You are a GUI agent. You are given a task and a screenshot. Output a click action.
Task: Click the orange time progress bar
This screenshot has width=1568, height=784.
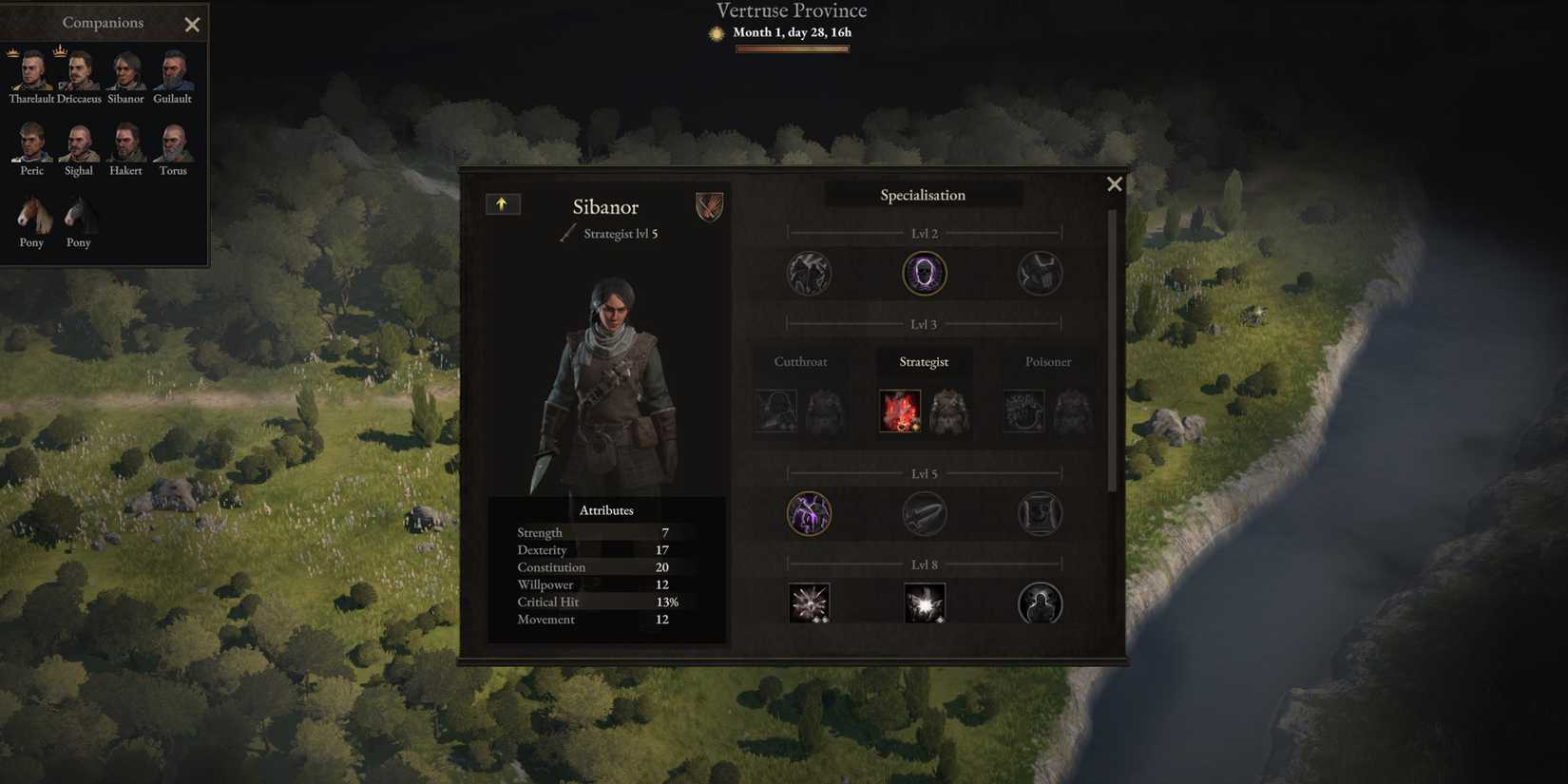[792, 48]
